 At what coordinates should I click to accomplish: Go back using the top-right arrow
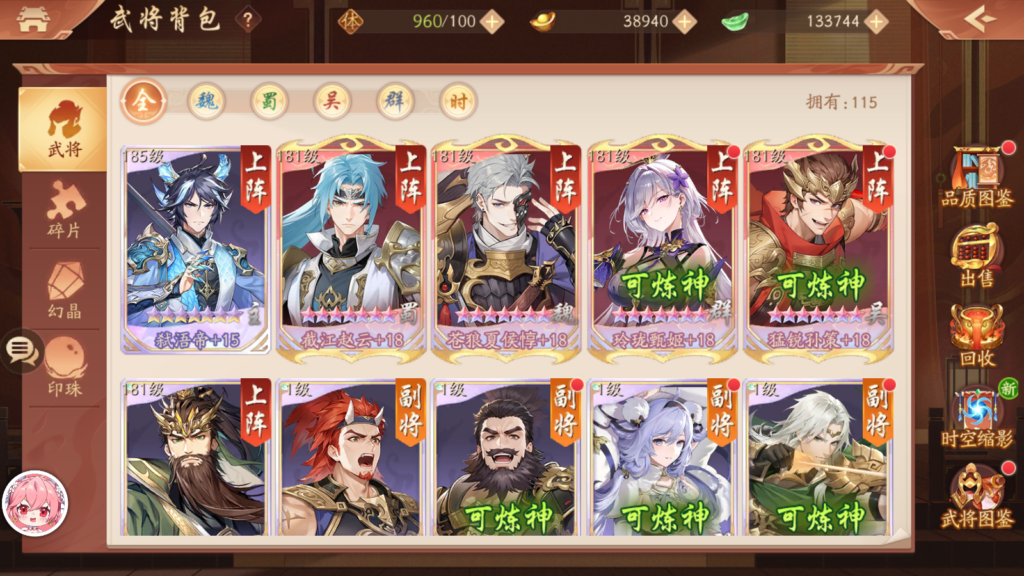tap(979, 19)
